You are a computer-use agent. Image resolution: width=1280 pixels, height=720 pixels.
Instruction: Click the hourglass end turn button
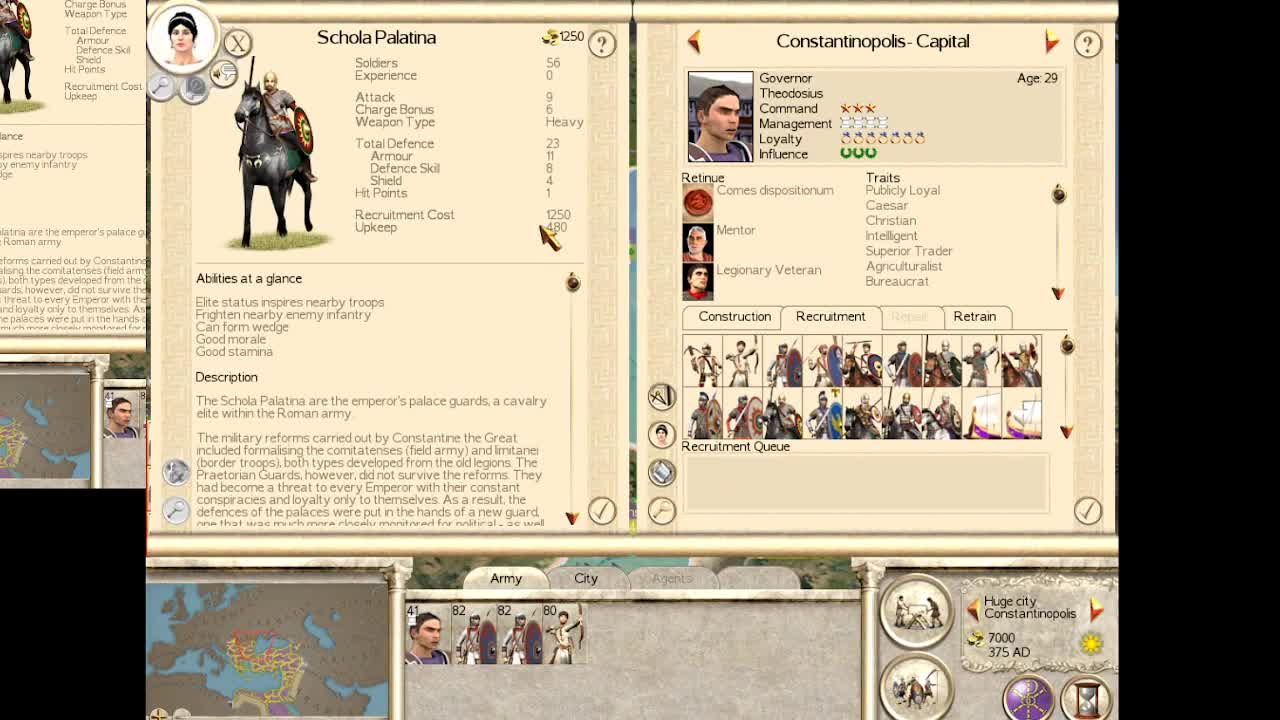pyautogui.click(x=1087, y=700)
